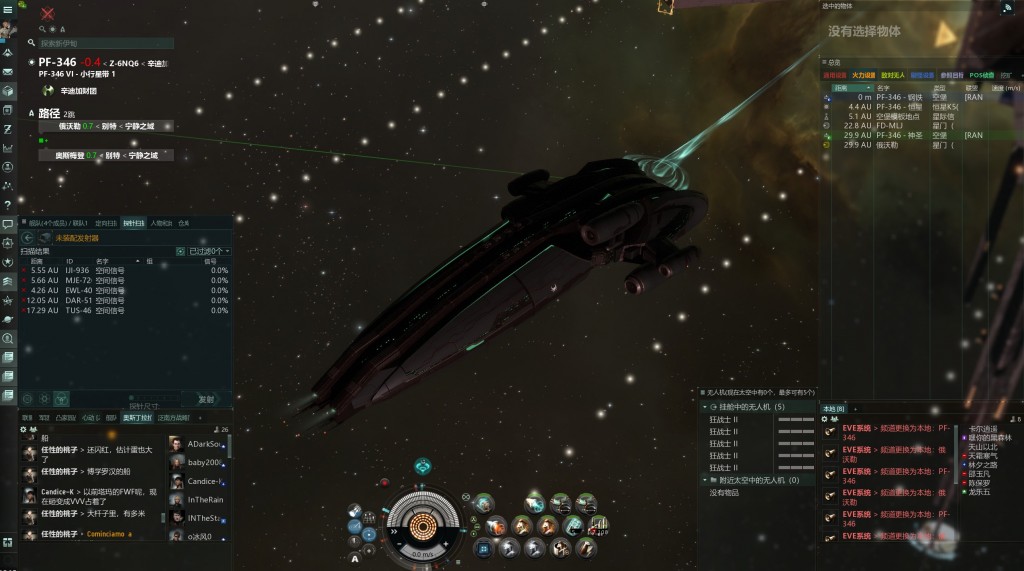Viewport: 1024px width, 571px height.
Task: Open the POS overview tab
Action: [x=981, y=75]
